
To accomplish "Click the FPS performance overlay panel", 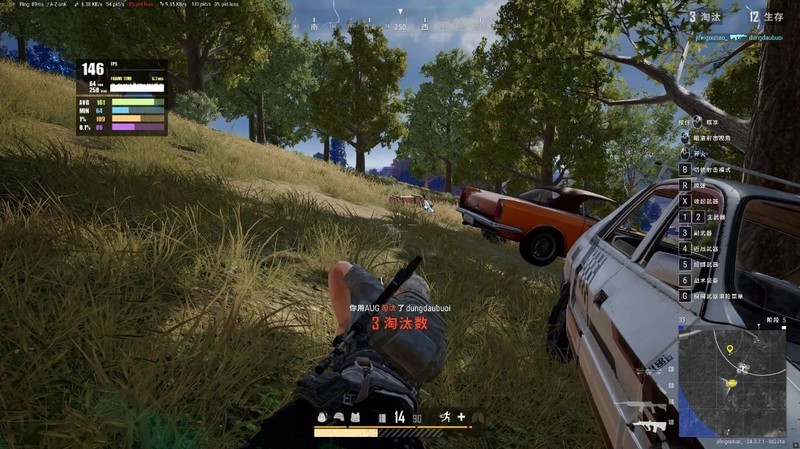I will click(122, 97).
